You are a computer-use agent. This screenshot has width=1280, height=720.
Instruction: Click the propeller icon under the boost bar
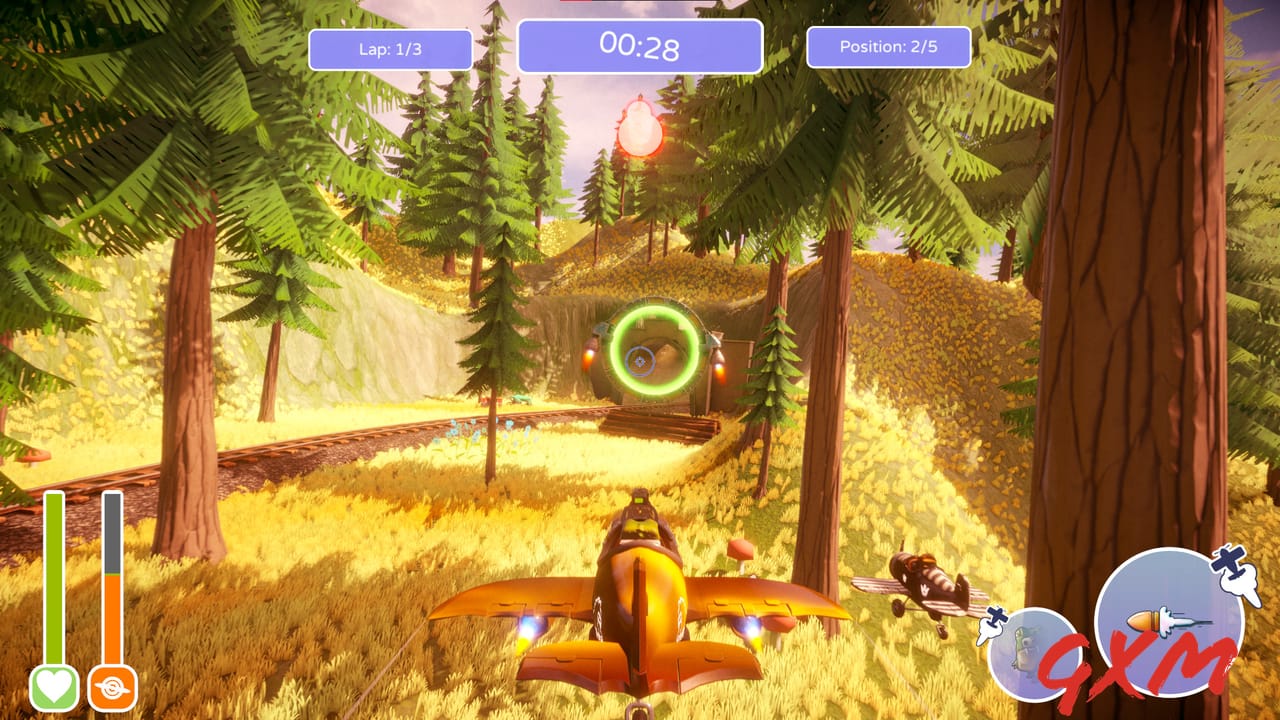114,686
